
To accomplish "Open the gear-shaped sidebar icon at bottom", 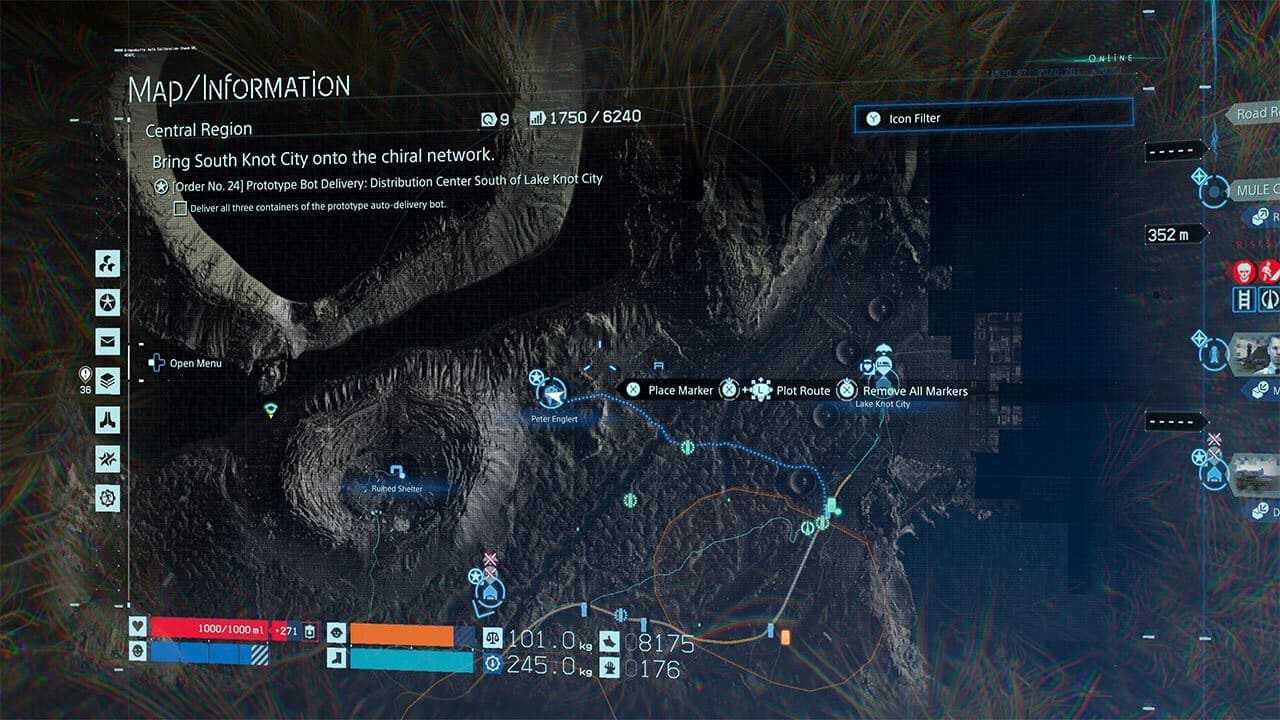I will [x=108, y=497].
